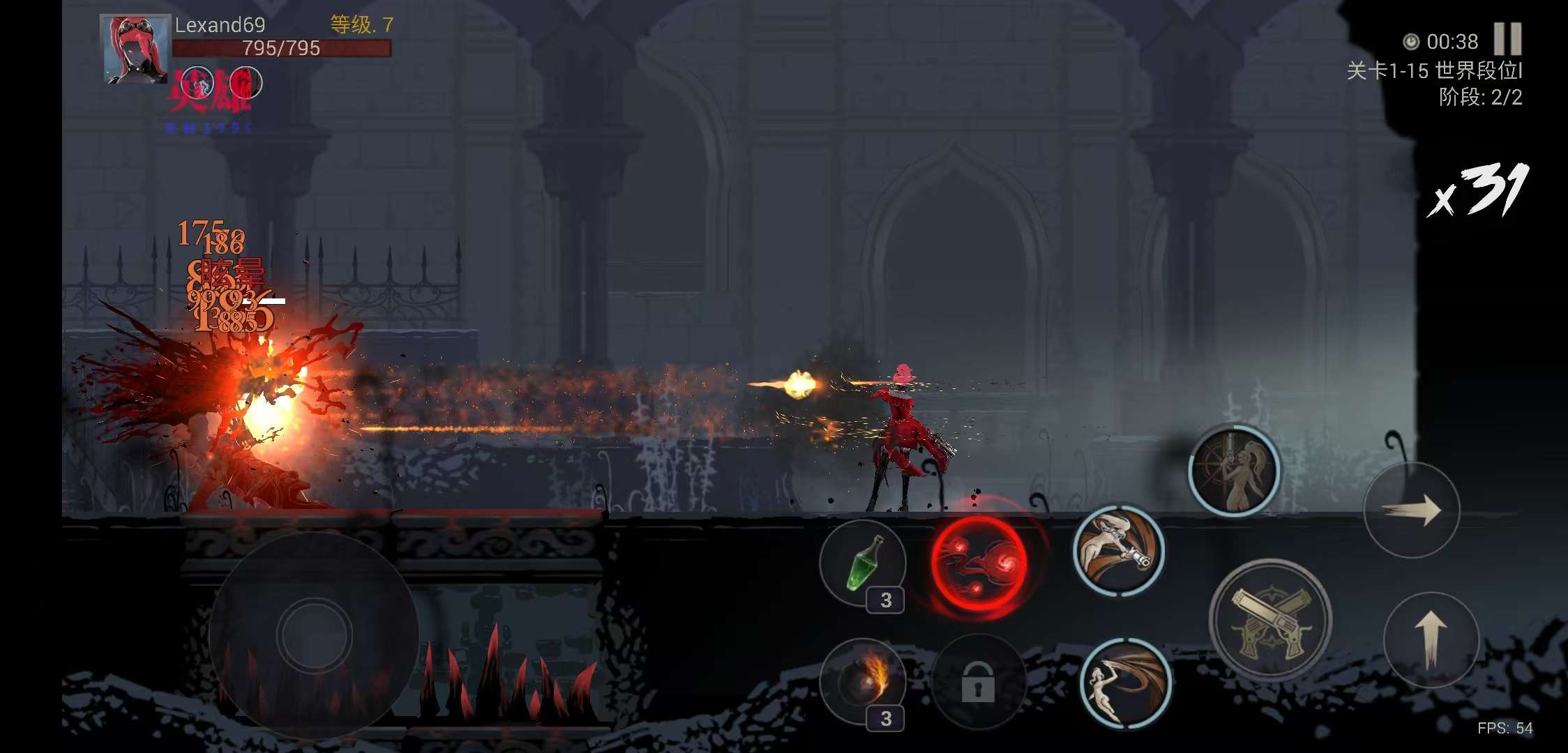
Task: Use the green health potion
Action: 863,563
